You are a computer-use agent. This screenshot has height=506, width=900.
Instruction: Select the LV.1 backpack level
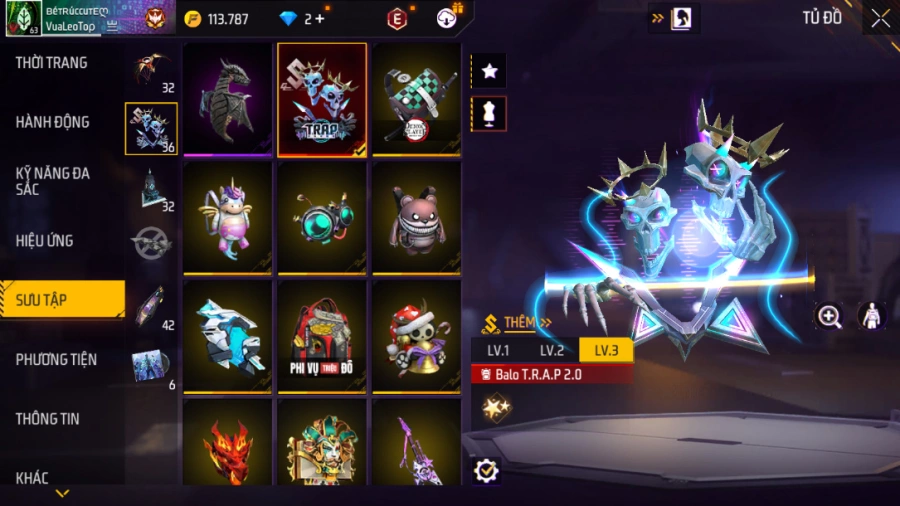(498, 350)
